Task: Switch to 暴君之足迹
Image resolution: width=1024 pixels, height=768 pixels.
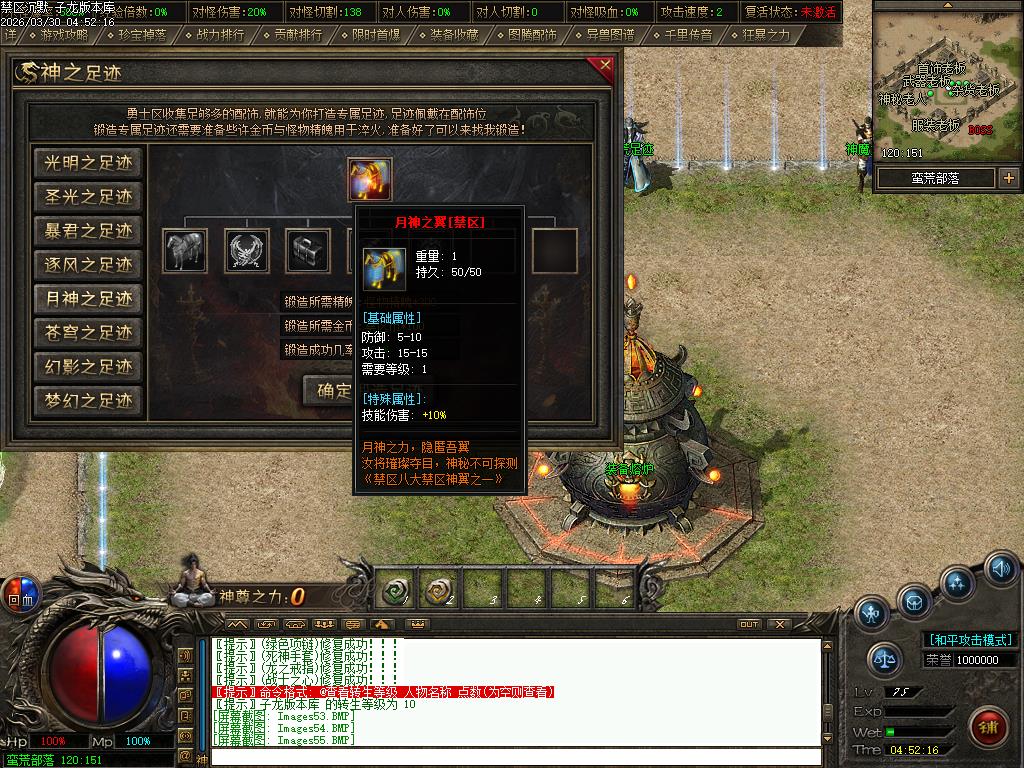Action: pos(88,231)
